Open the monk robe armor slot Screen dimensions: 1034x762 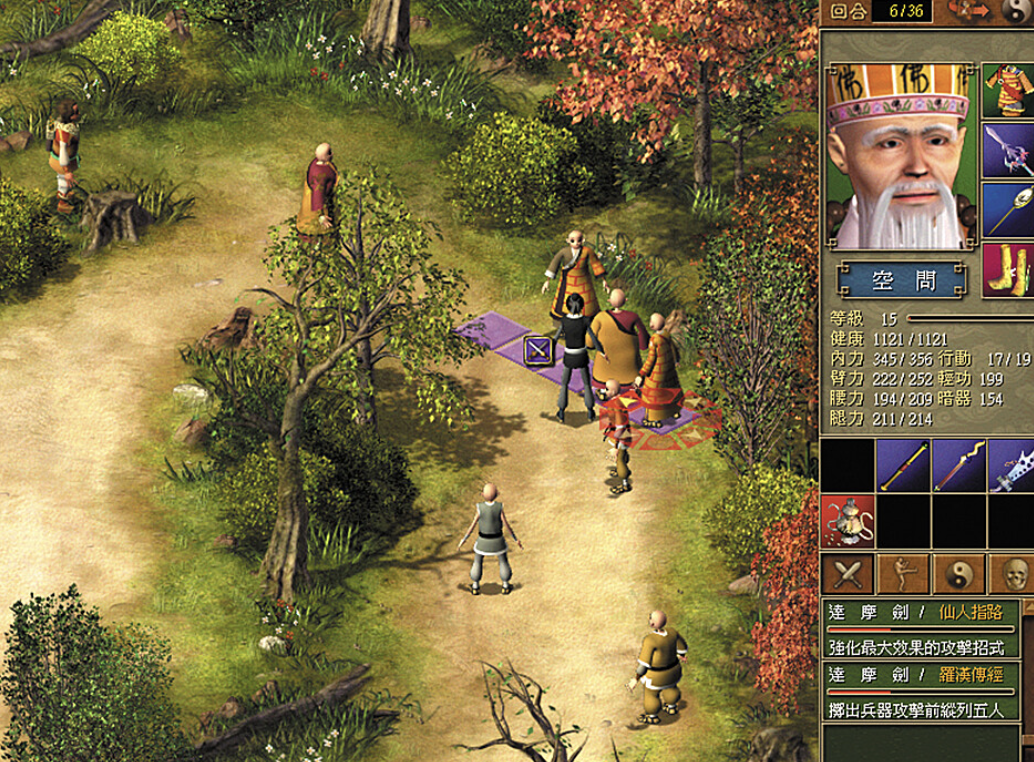1008,89
